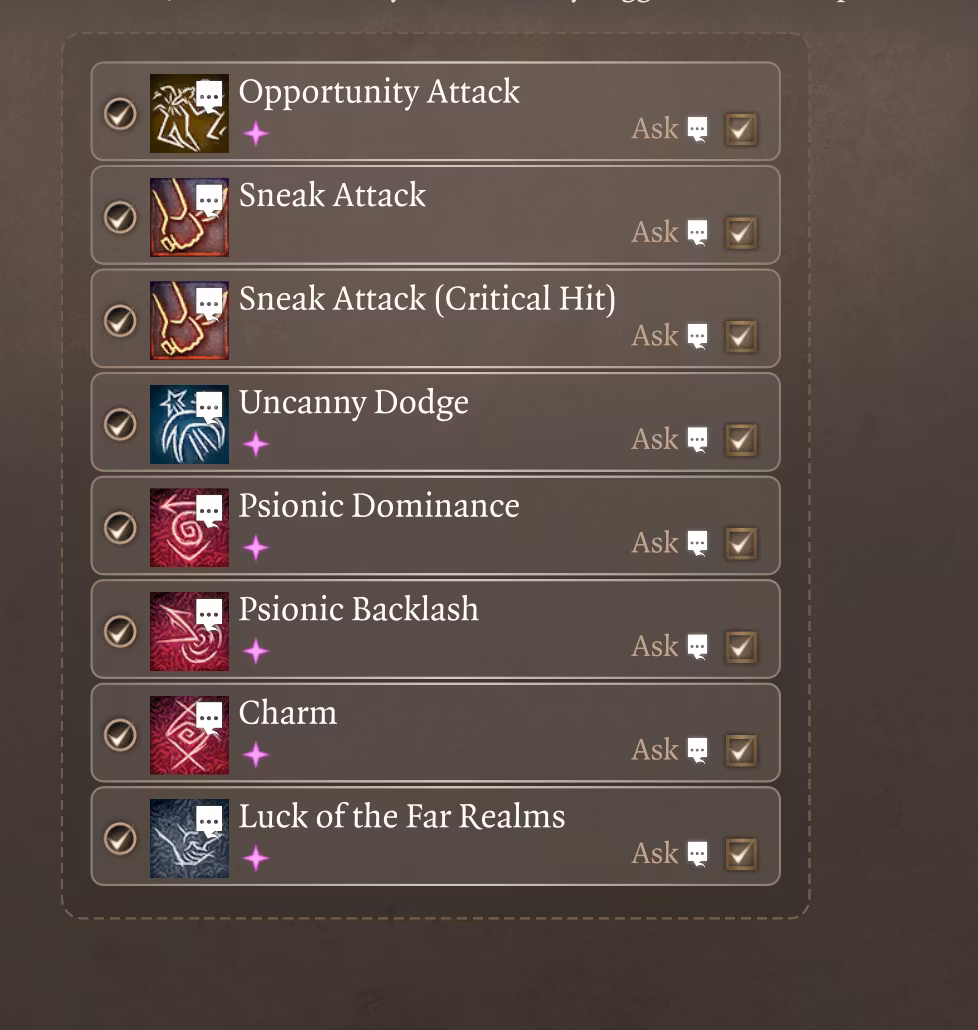
Task: Click the Uncanny Dodge ability icon
Action: pos(189,424)
